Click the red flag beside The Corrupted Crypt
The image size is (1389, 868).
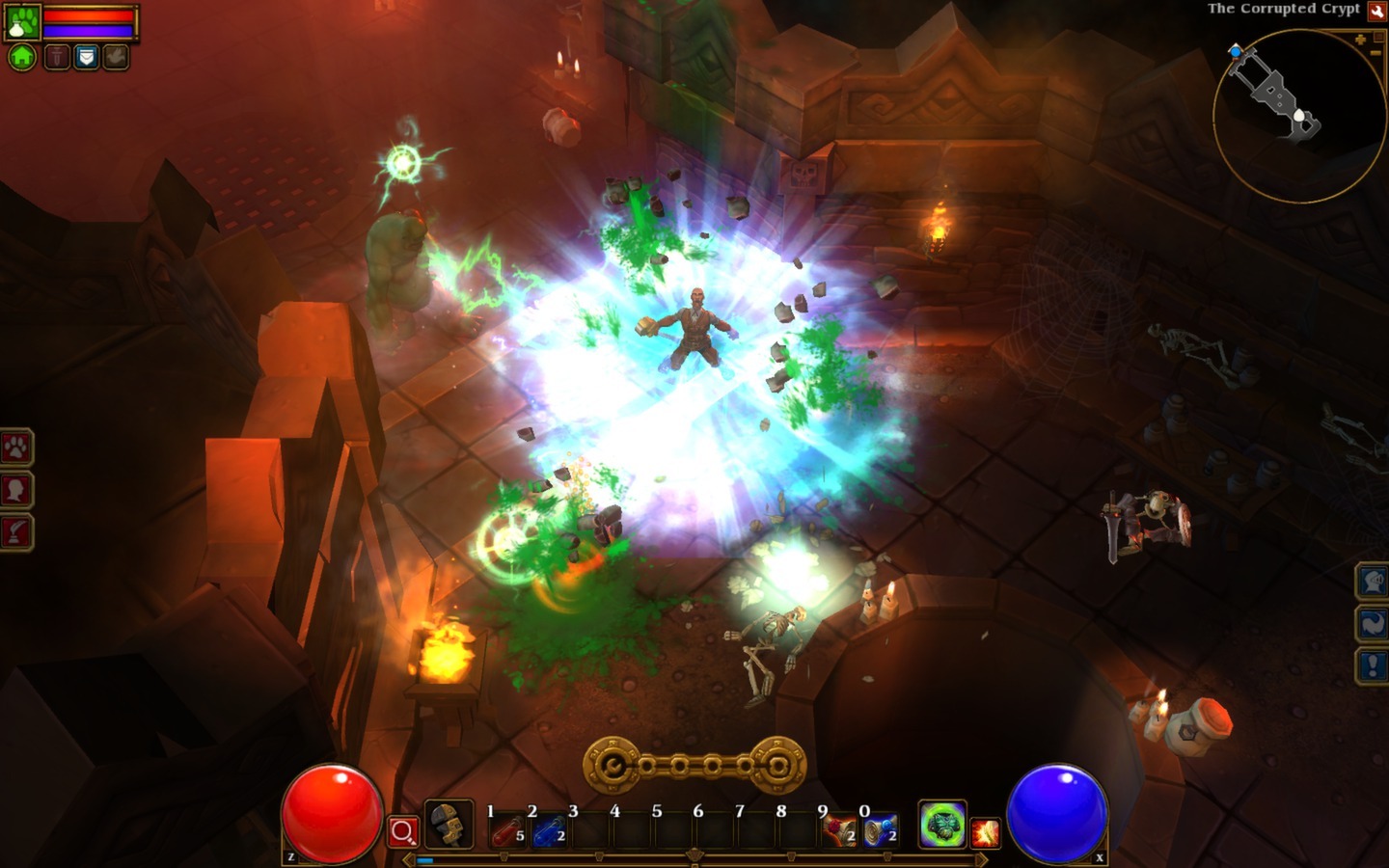(1376, 12)
